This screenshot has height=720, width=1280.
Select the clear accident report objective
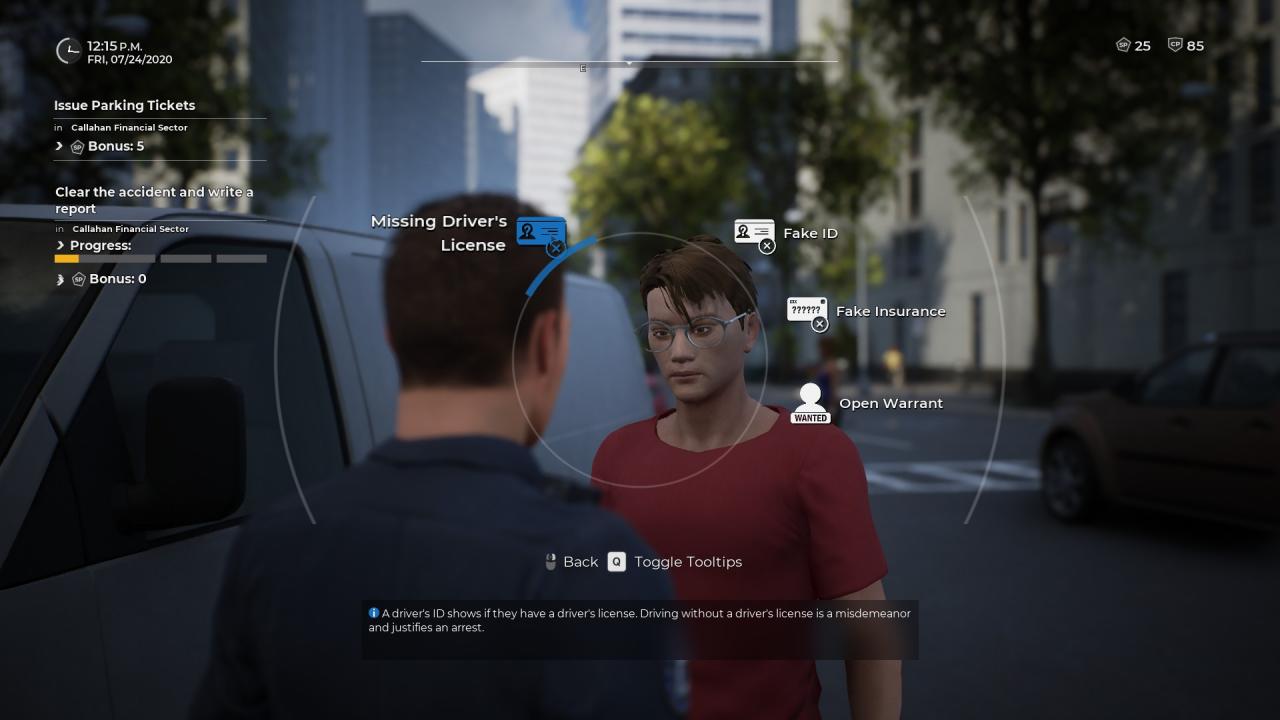tap(154, 200)
